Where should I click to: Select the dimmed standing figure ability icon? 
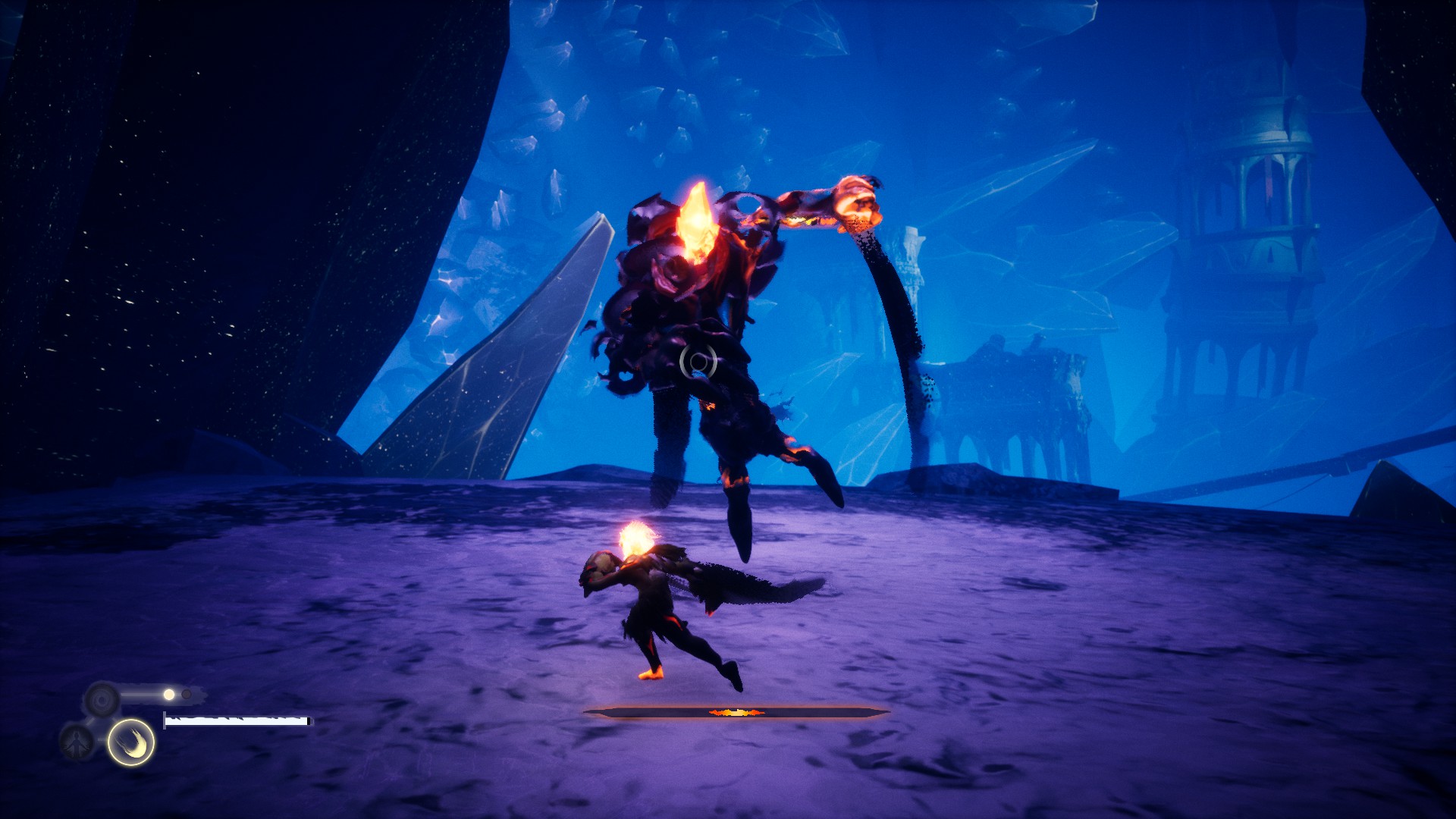point(77,742)
